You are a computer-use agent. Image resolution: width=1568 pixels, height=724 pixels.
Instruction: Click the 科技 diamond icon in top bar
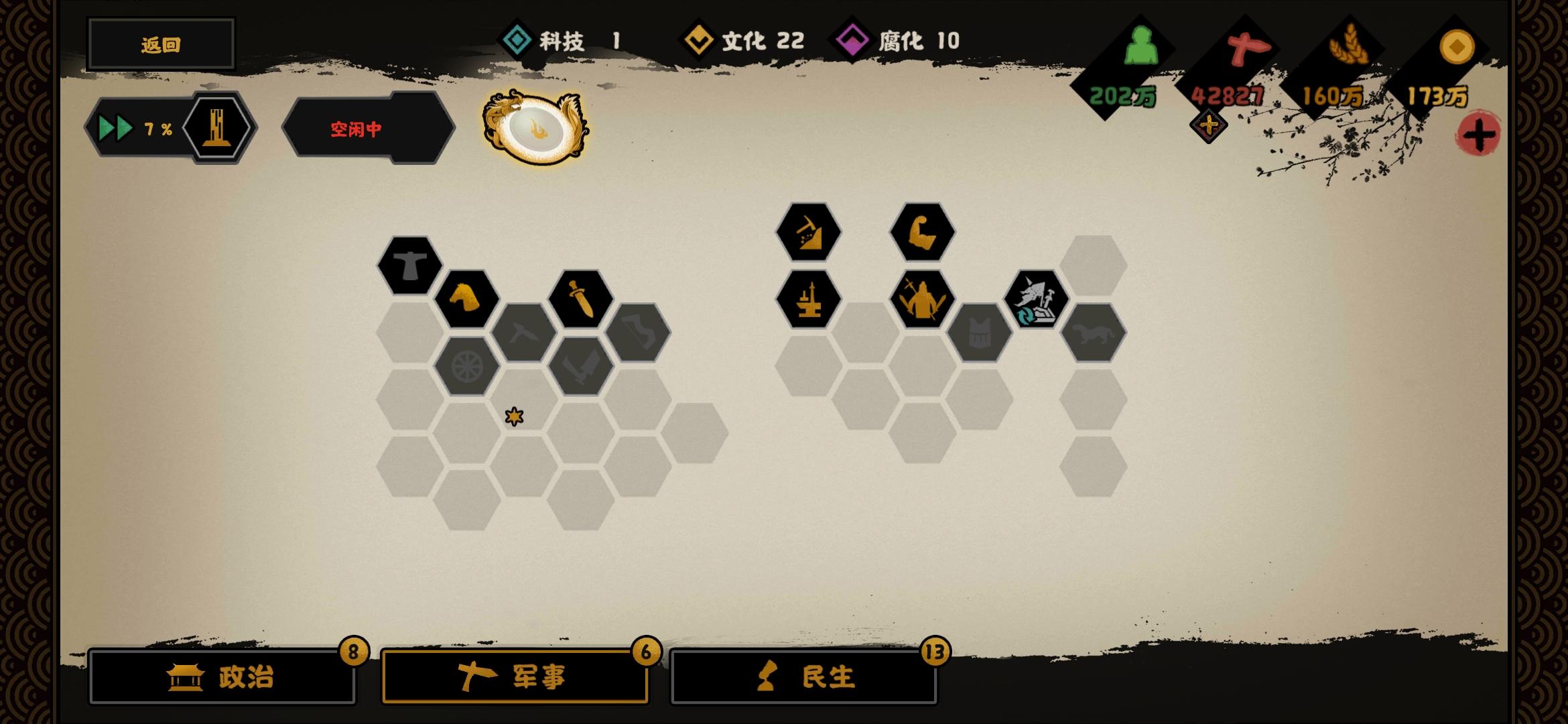pos(516,40)
